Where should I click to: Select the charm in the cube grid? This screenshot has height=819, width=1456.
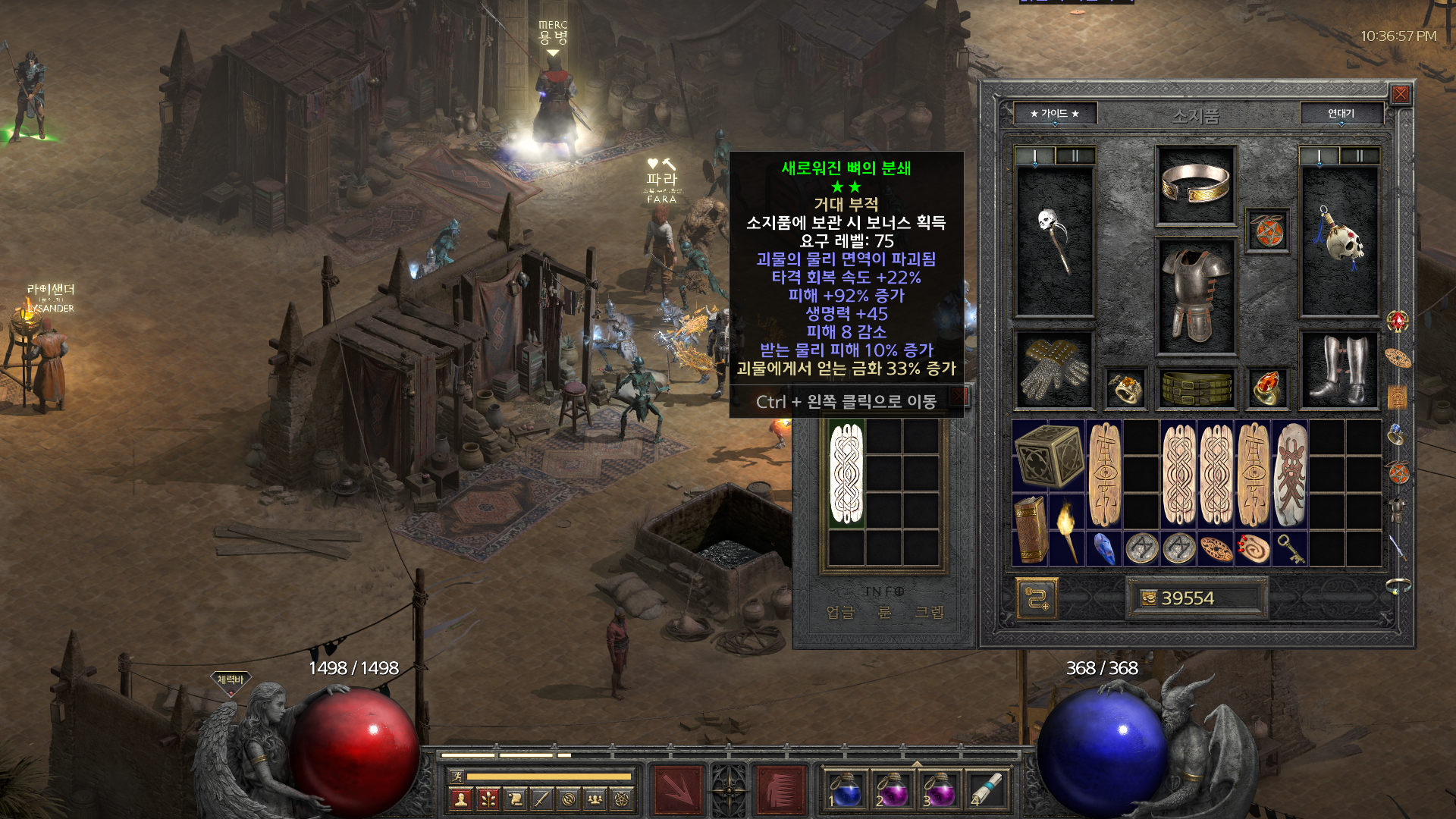pos(846,474)
